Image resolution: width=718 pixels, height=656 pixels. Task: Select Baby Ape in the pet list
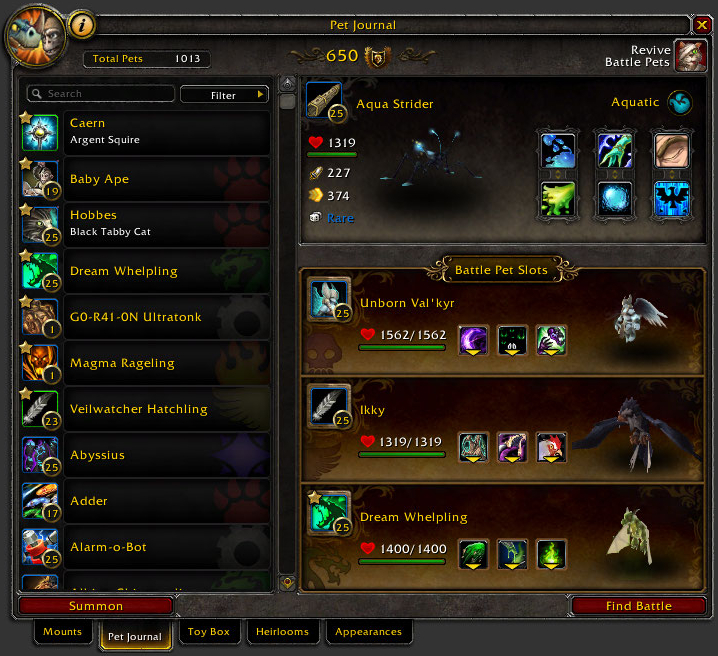point(145,179)
